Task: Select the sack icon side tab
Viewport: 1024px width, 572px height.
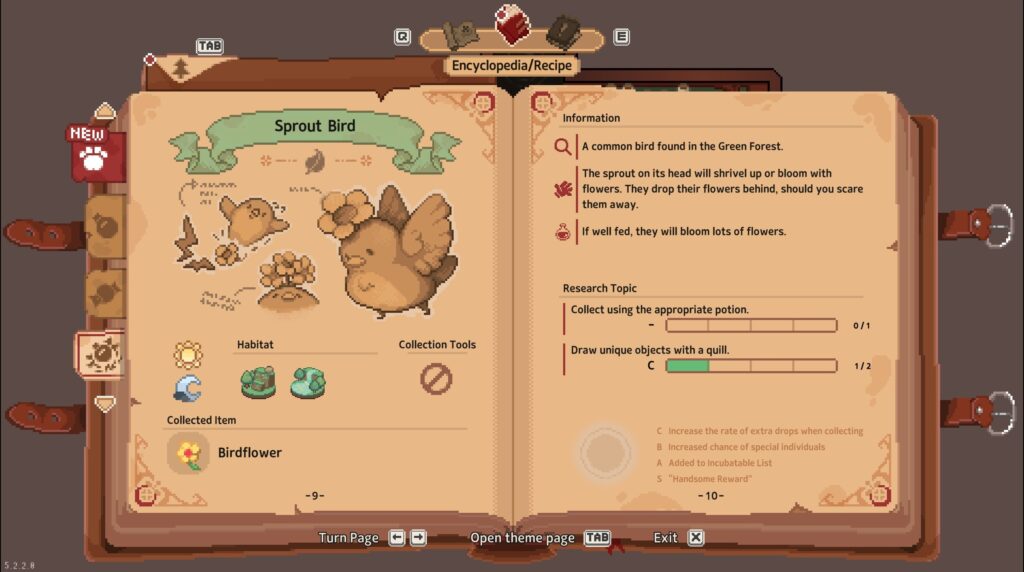Action: coord(105,225)
